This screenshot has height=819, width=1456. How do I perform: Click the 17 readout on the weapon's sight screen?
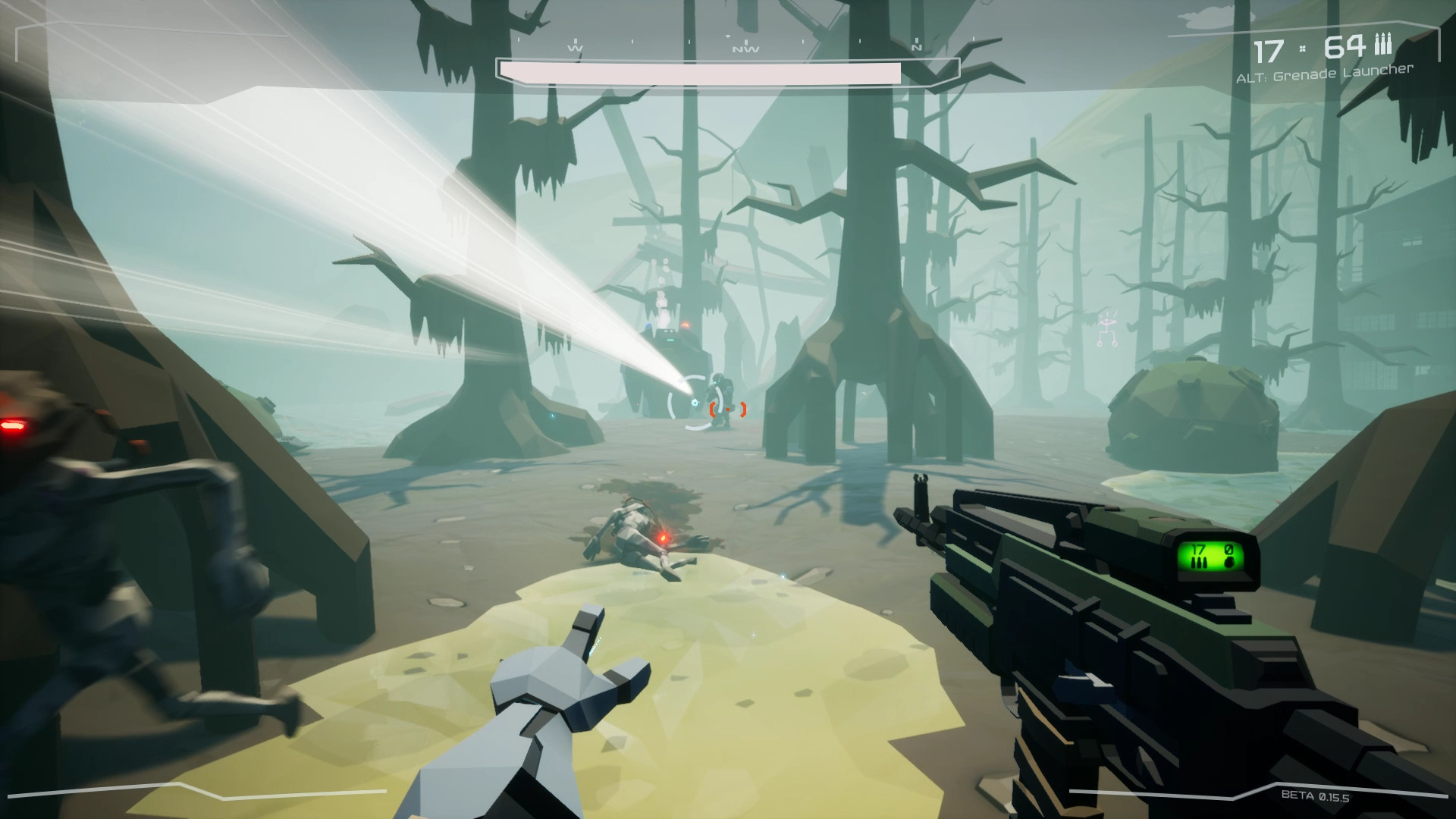(1198, 549)
